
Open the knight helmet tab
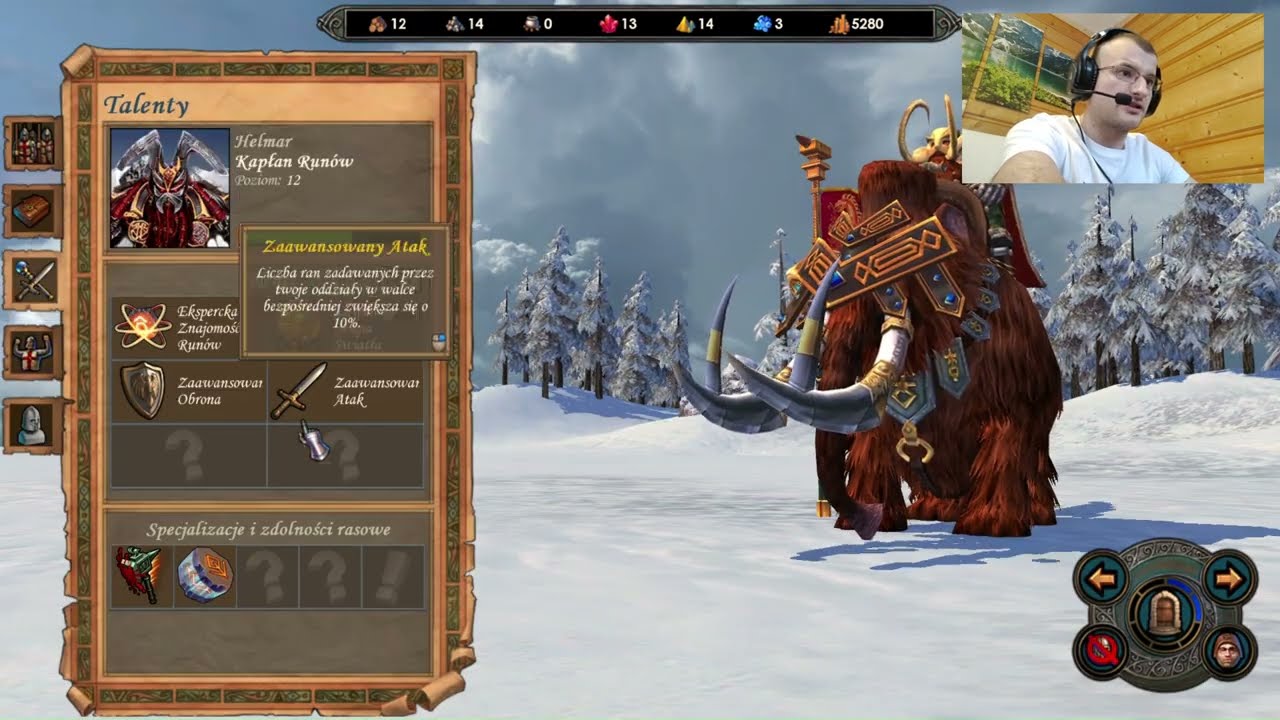click(x=33, y=424)
